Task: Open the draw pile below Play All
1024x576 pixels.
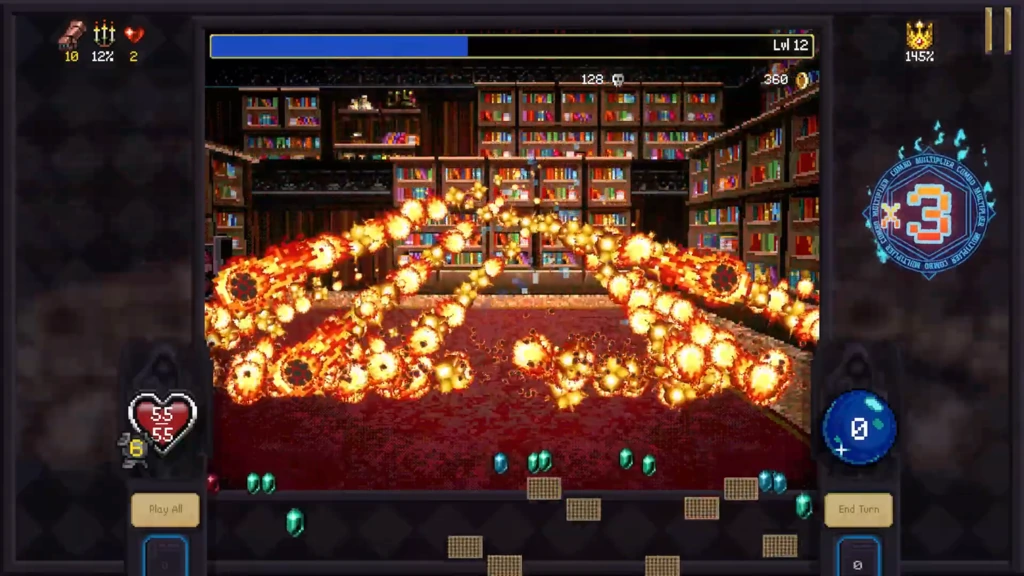Action: tap(165, 556)
